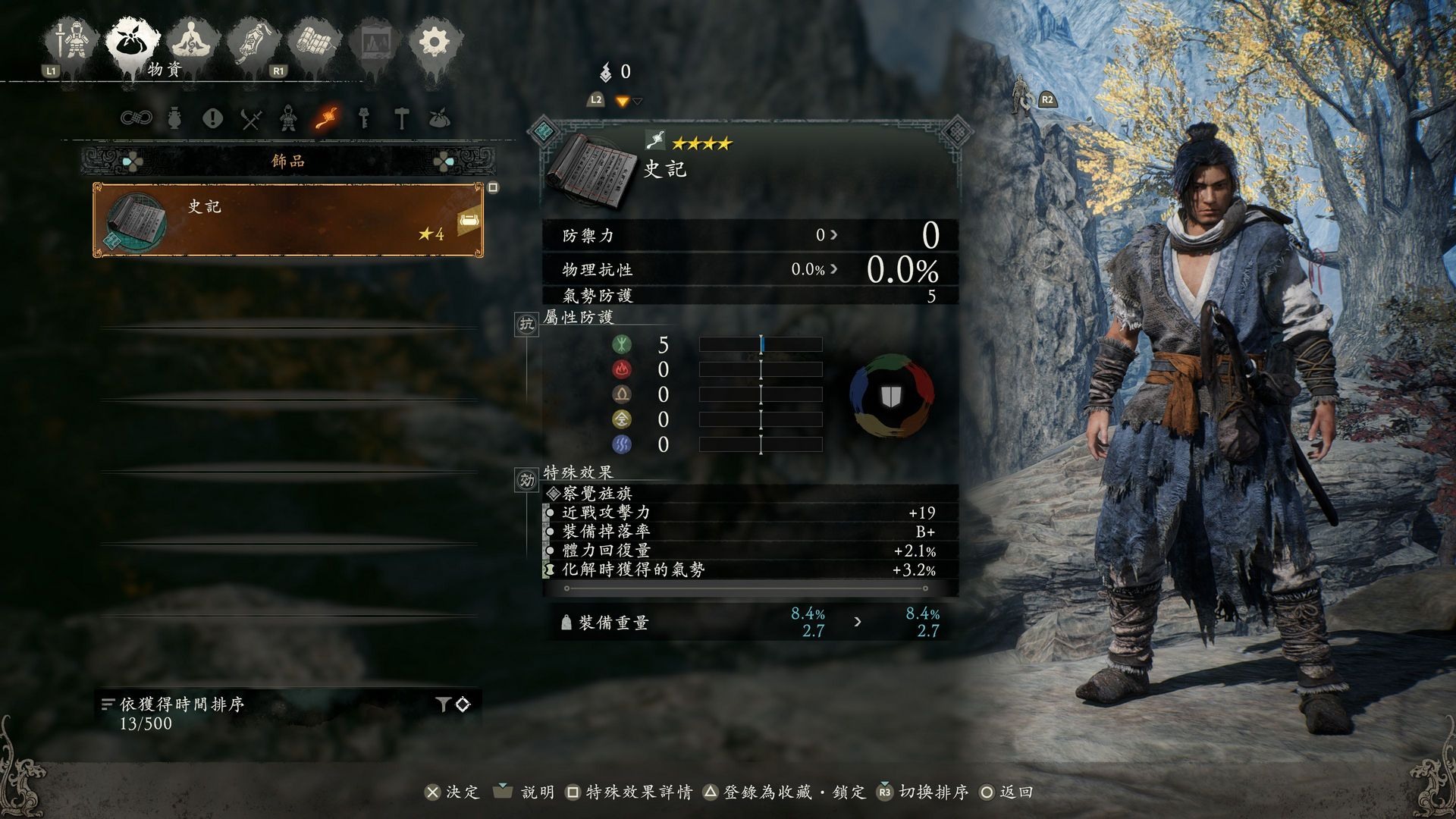Screen dimensions: 1456x819
Task: Select the 物資 supplies bag tab
Action: (x=133, y=42)
